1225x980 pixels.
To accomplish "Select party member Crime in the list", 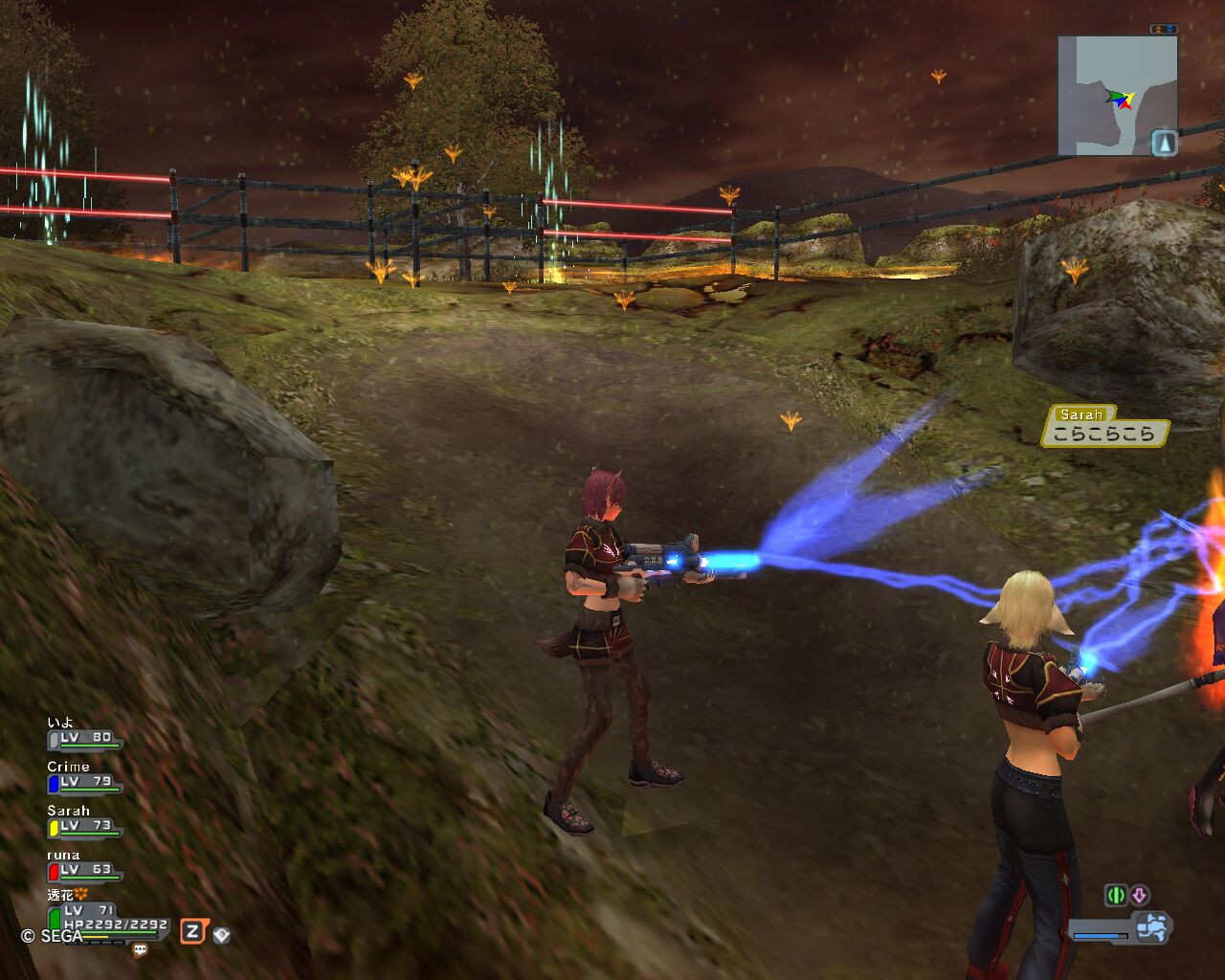I will (84, 781).
